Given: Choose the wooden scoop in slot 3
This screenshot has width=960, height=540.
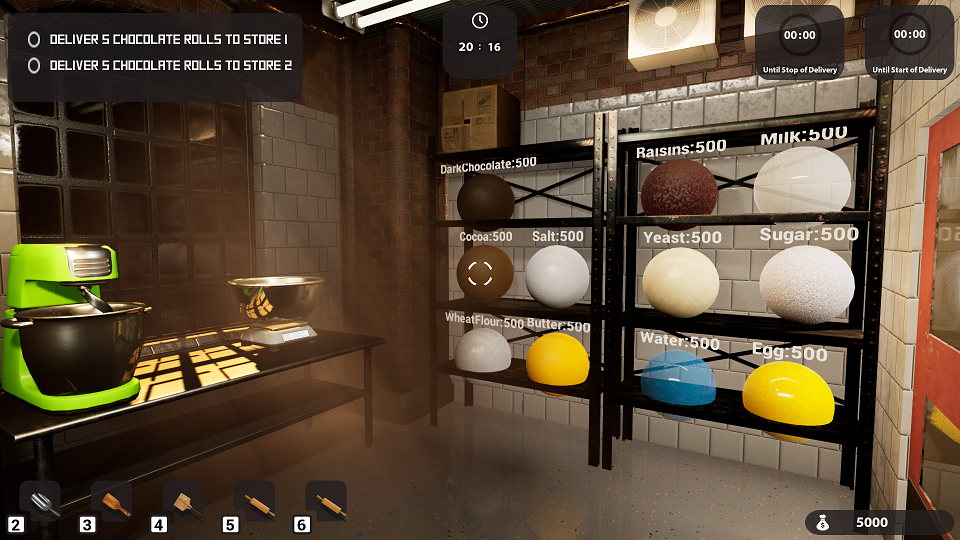Looking at the screenshot, I should [112, 501].
